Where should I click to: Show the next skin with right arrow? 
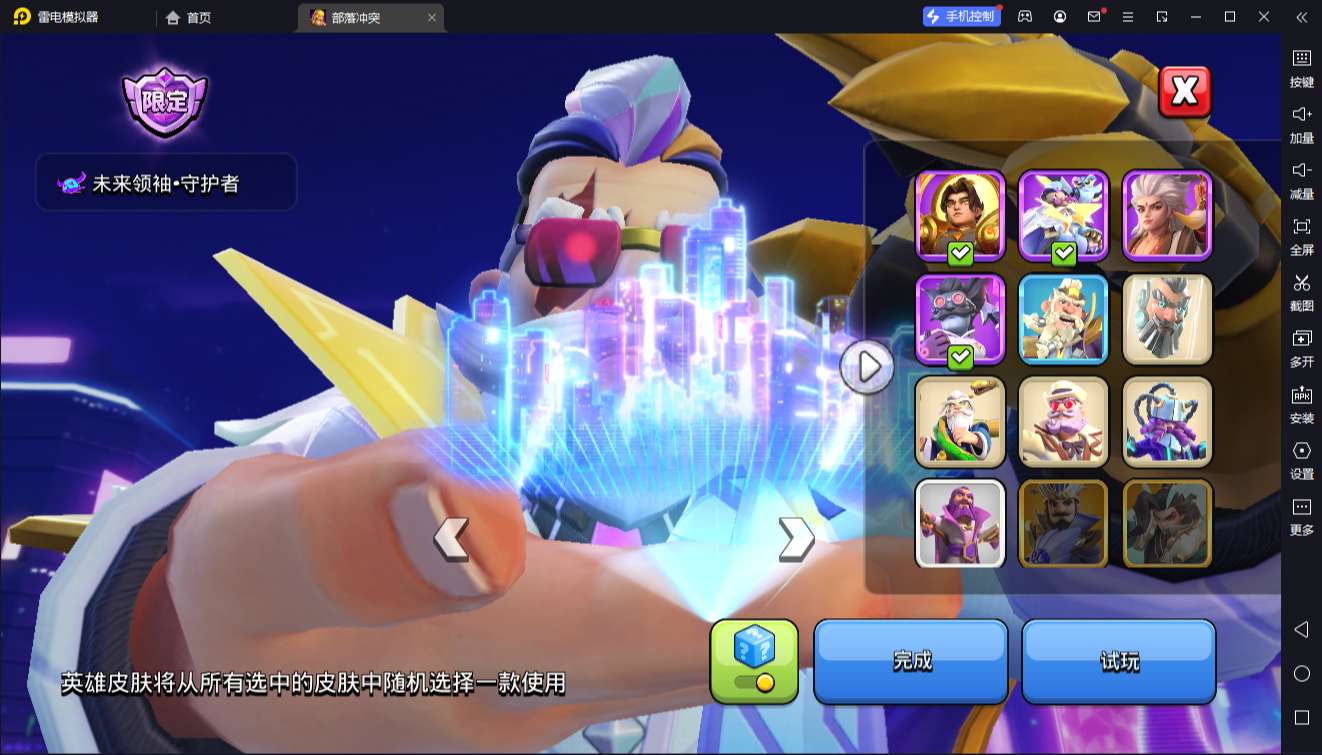tap(795, 538)
